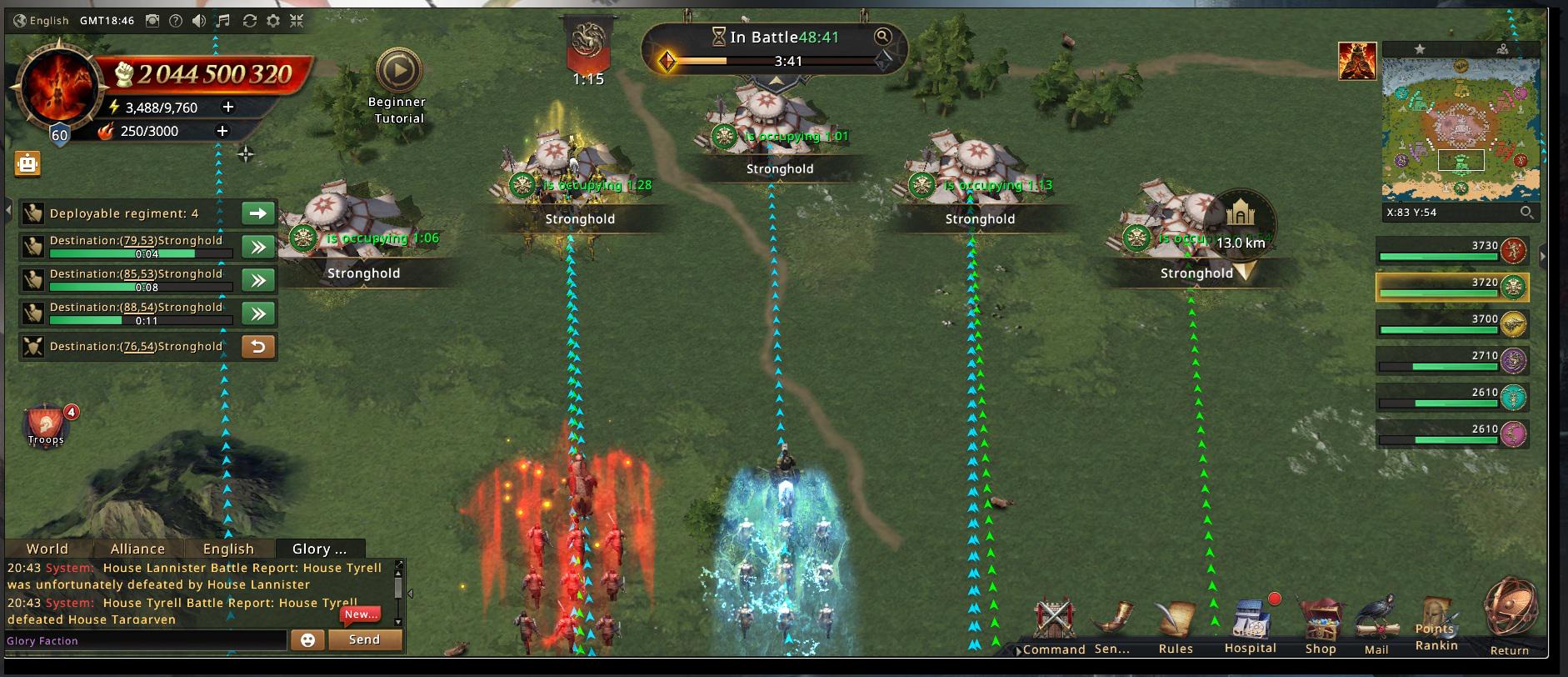Click the Send chat button
The height and width of the screenshot is (677, 1568).
[x=364, y=639]
